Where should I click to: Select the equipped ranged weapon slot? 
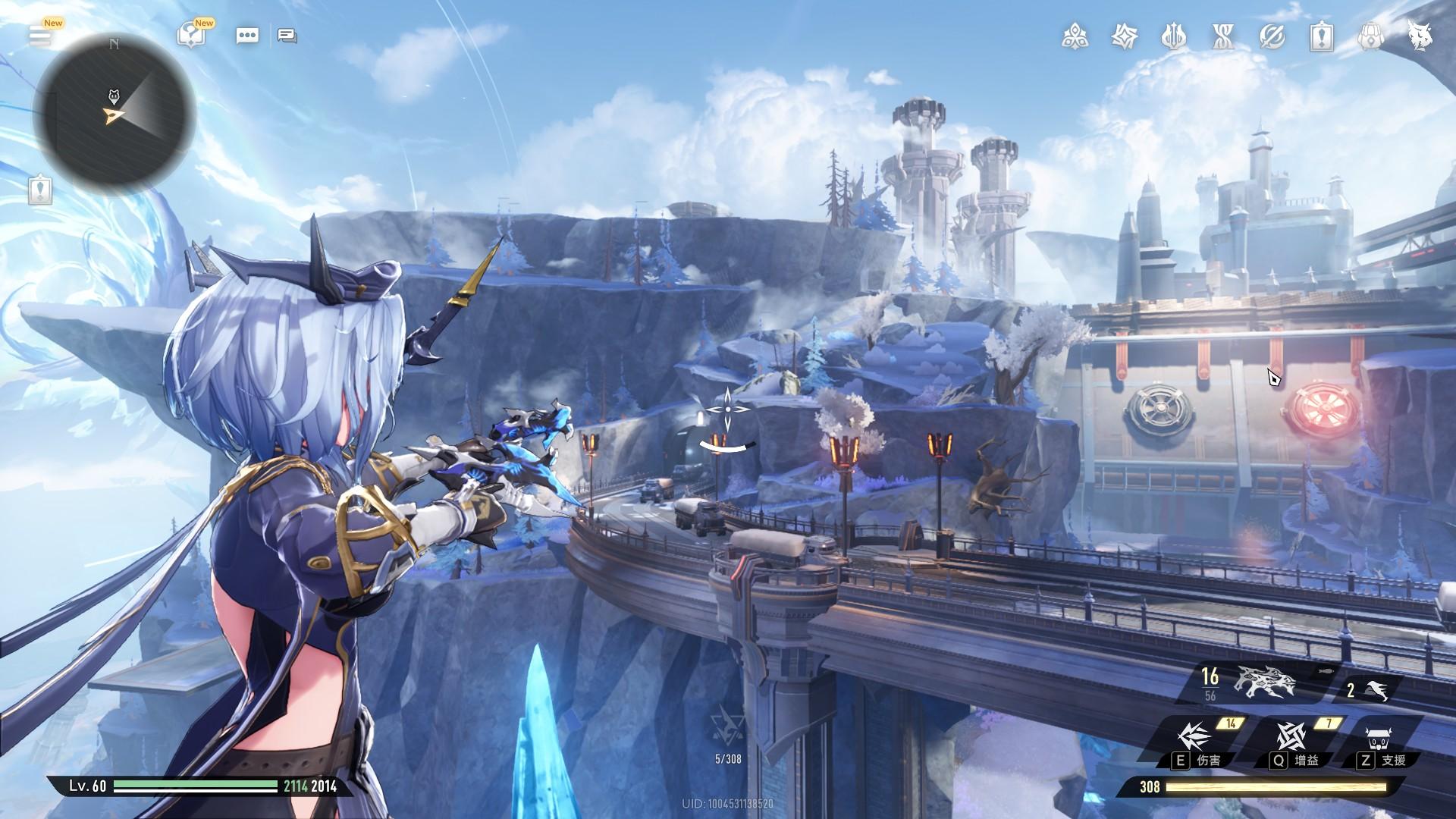(1263, 682)
